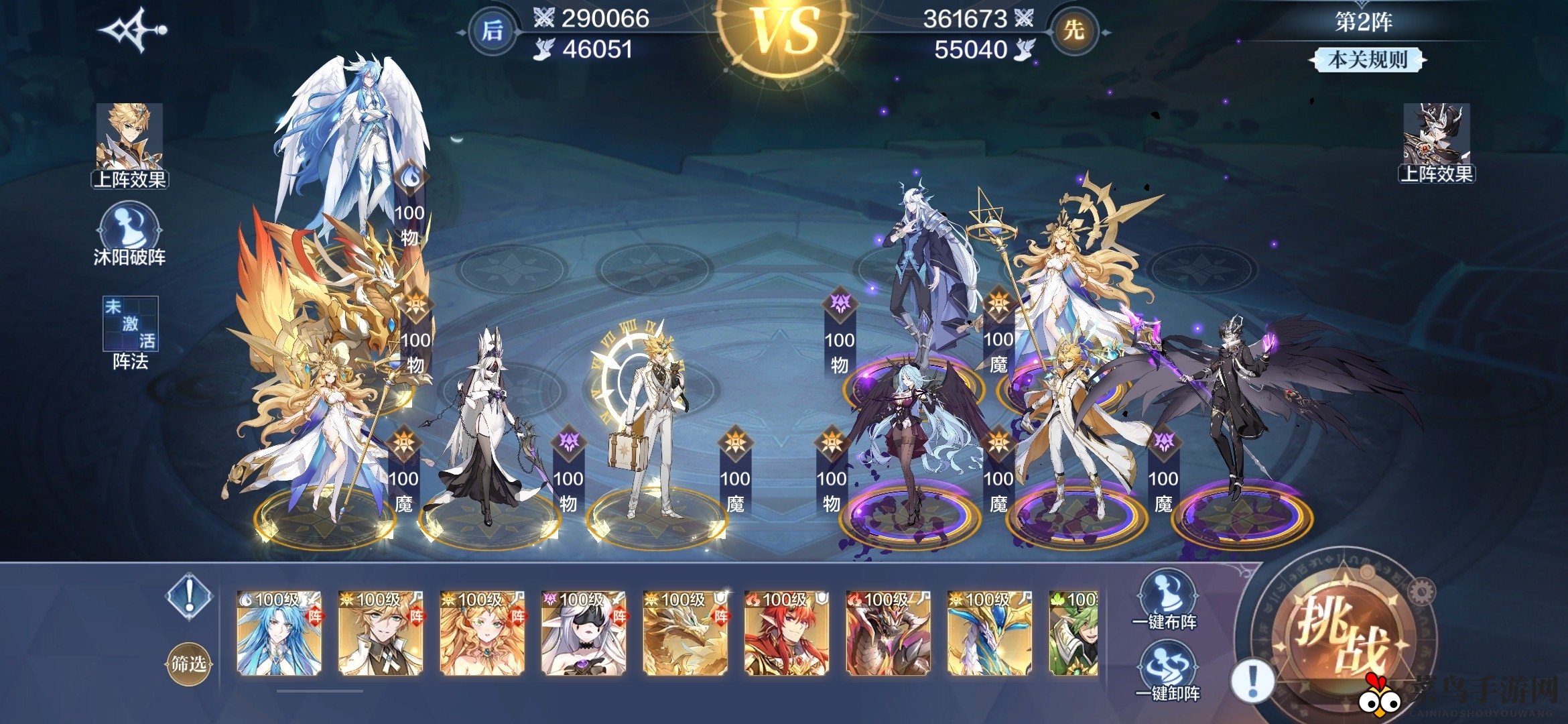Select the blue and gold dragon card
1568x724 pixels.
point(990,632)
